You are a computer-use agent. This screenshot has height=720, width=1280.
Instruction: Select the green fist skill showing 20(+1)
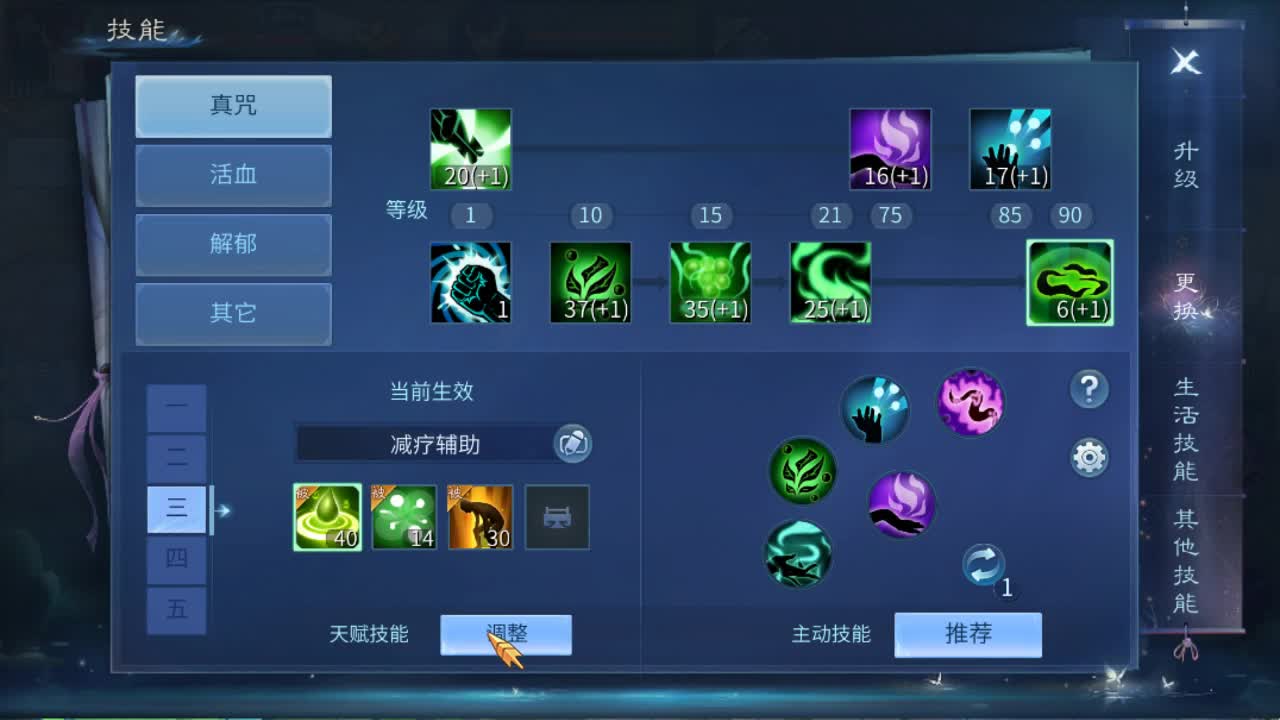pyautogui.click(x=469, y=148)
